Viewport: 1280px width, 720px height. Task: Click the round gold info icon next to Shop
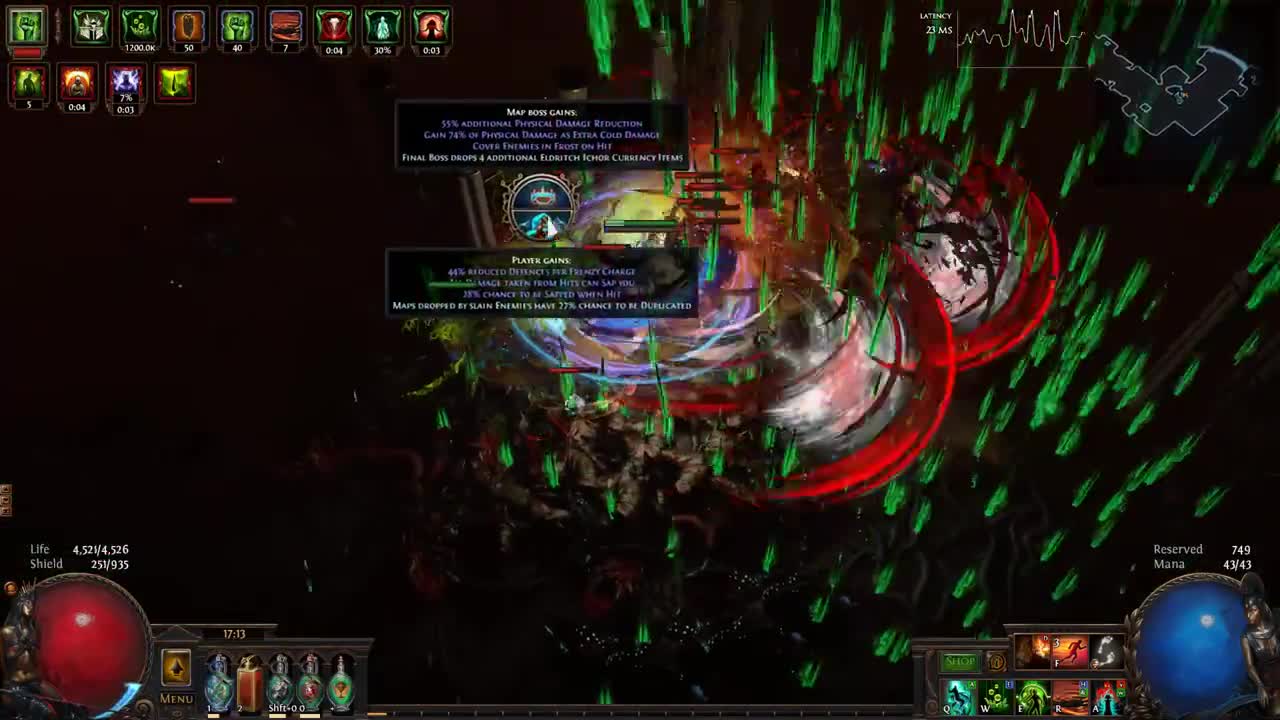tap(996, 662)
